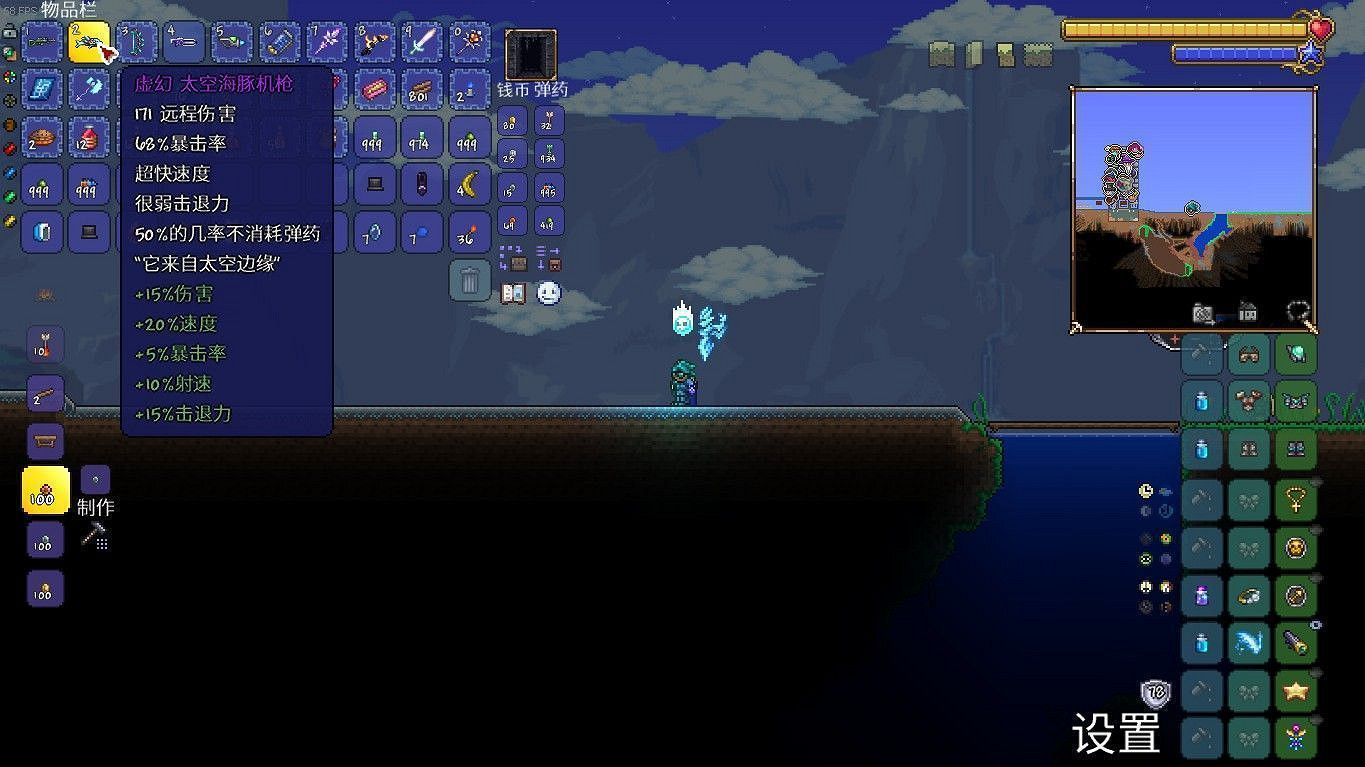Open the book icon next to the trash slot
This screenshot has width=1365, height=767.
(x=512, y=291)
